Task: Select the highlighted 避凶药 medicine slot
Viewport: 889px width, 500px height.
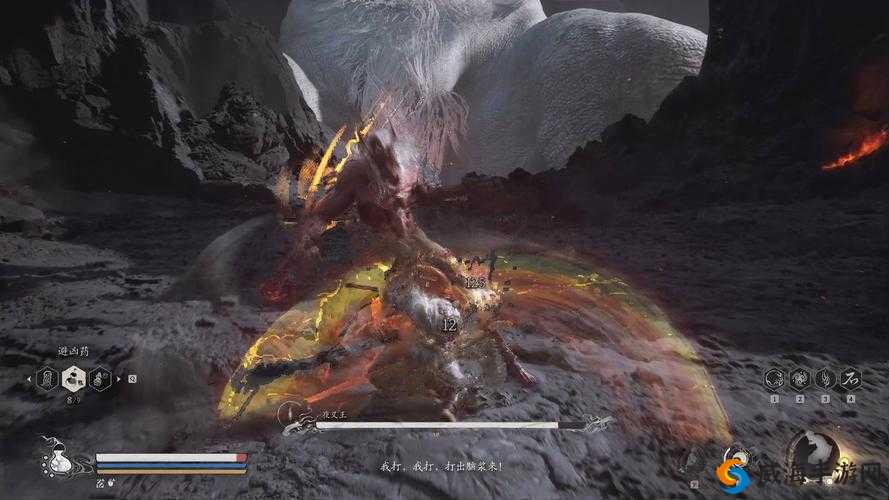Action: (x=72, y=378)
